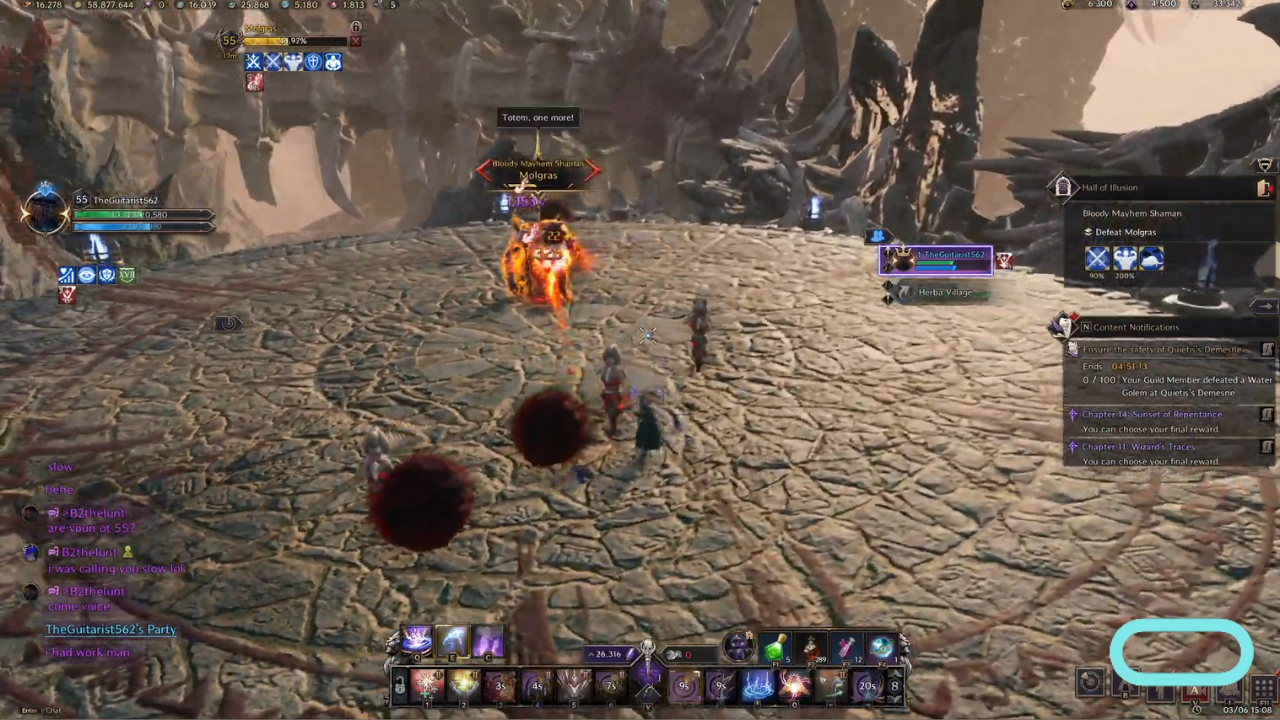Toggle auto-attack with the red A icon
Screen dimensions: 1280x720
(x=1195, y=690)
